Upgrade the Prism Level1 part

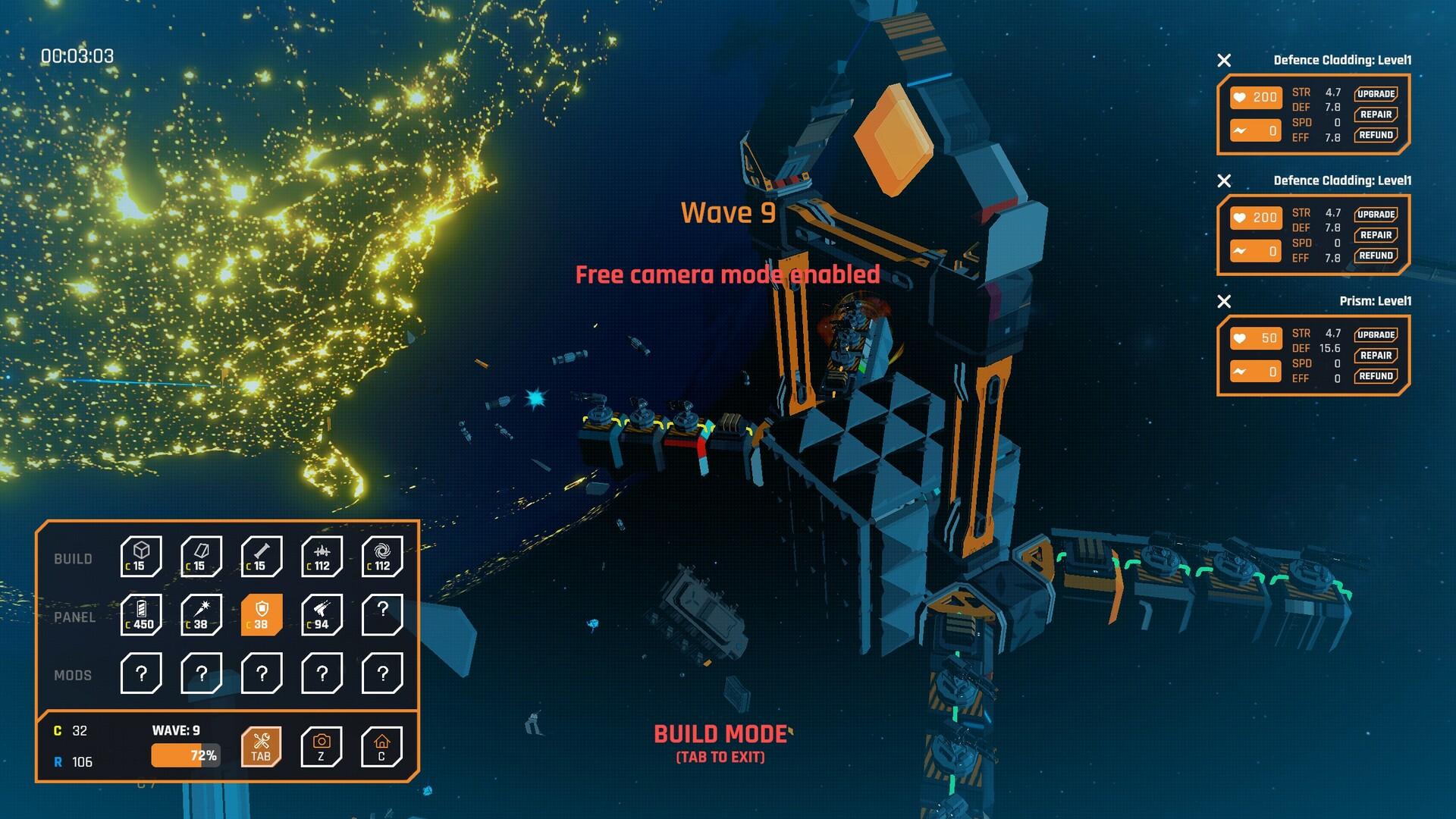[x=1376, y=334]
